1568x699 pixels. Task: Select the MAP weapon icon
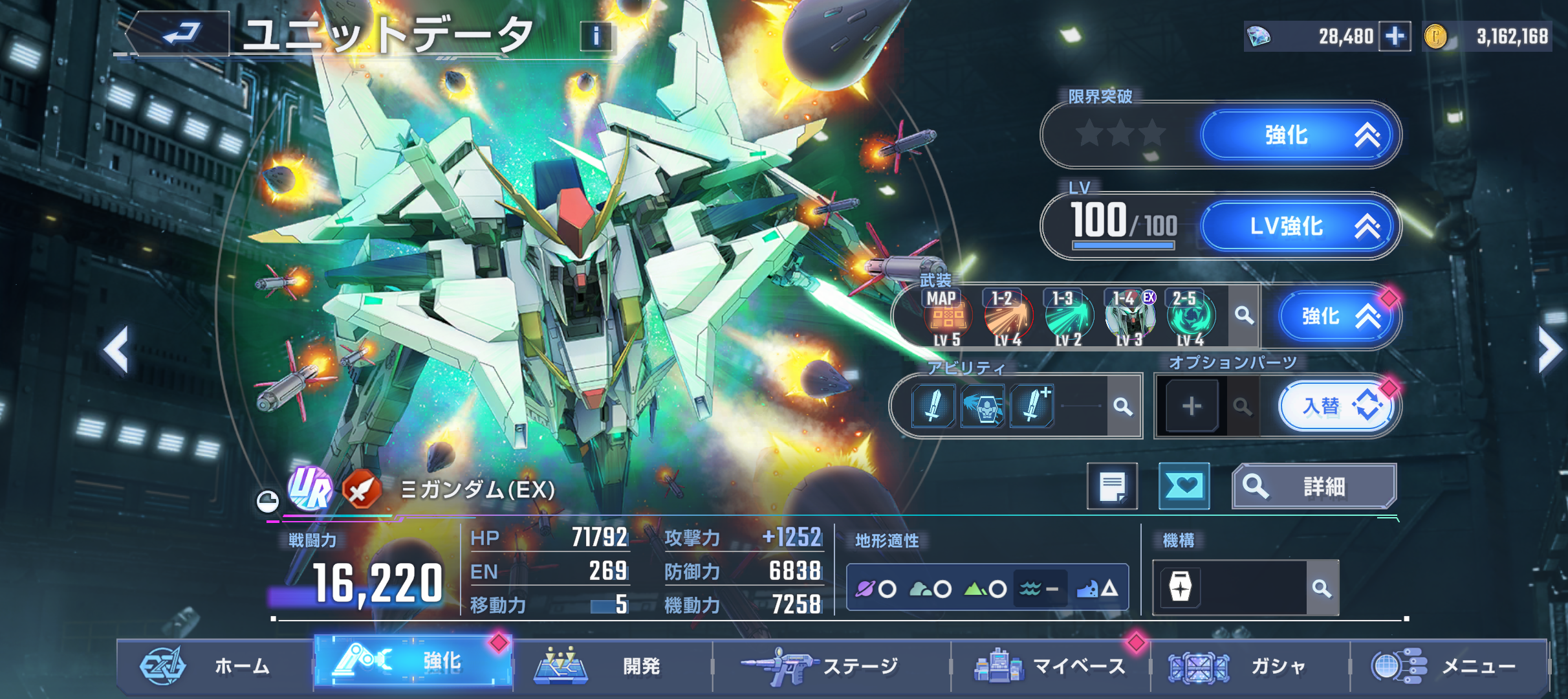coord(946,317)
